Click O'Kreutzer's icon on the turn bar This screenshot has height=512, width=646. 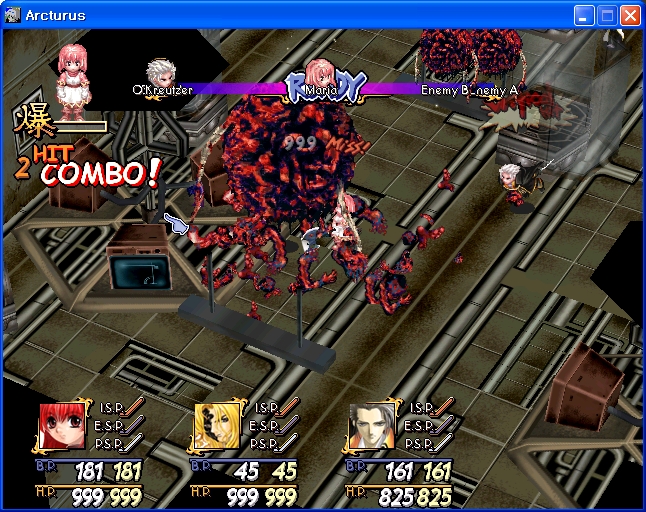(x=159, y=73)
